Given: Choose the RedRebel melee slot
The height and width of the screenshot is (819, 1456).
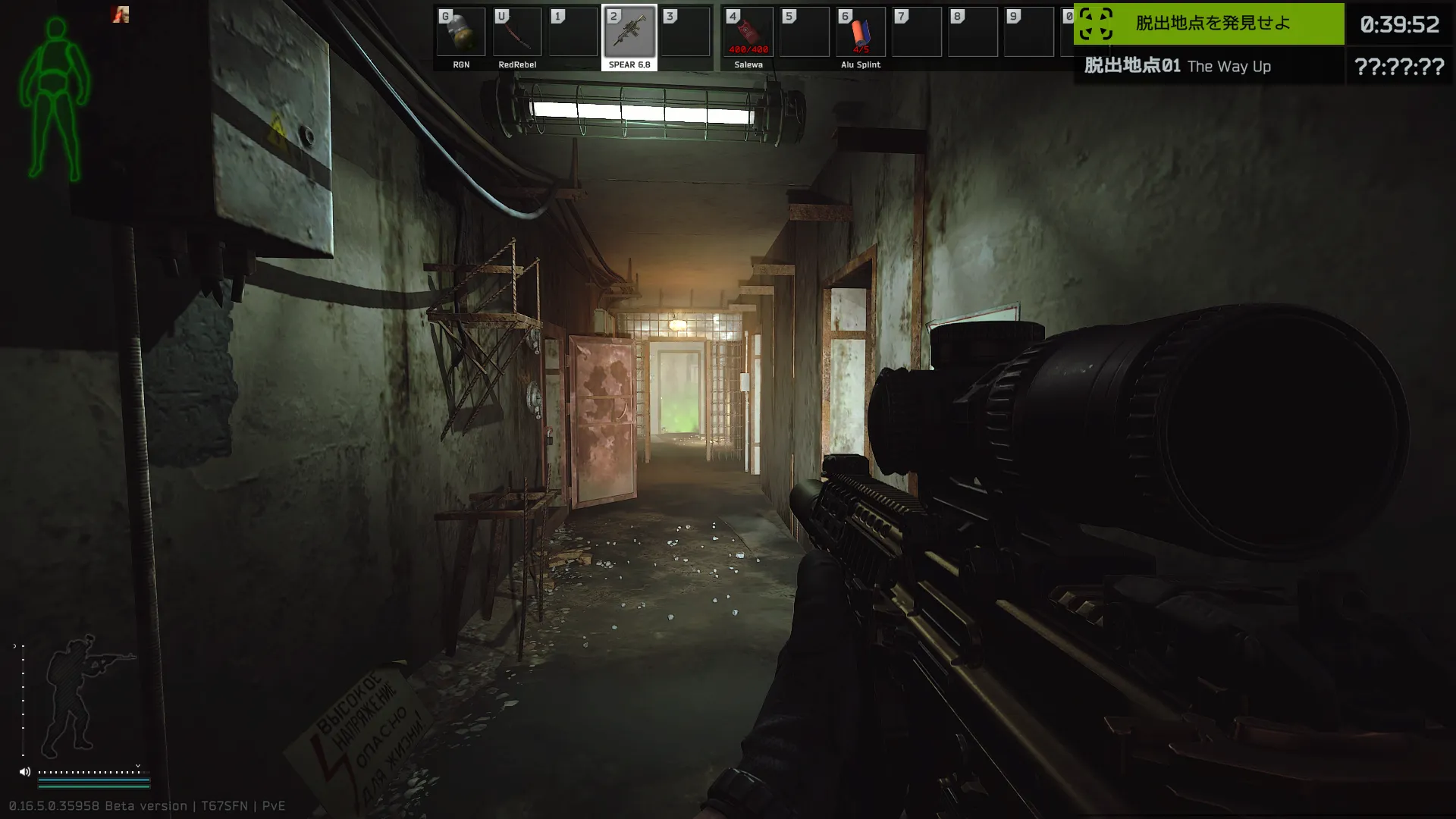Looking at the screenshot, I should tap(517, 33).
